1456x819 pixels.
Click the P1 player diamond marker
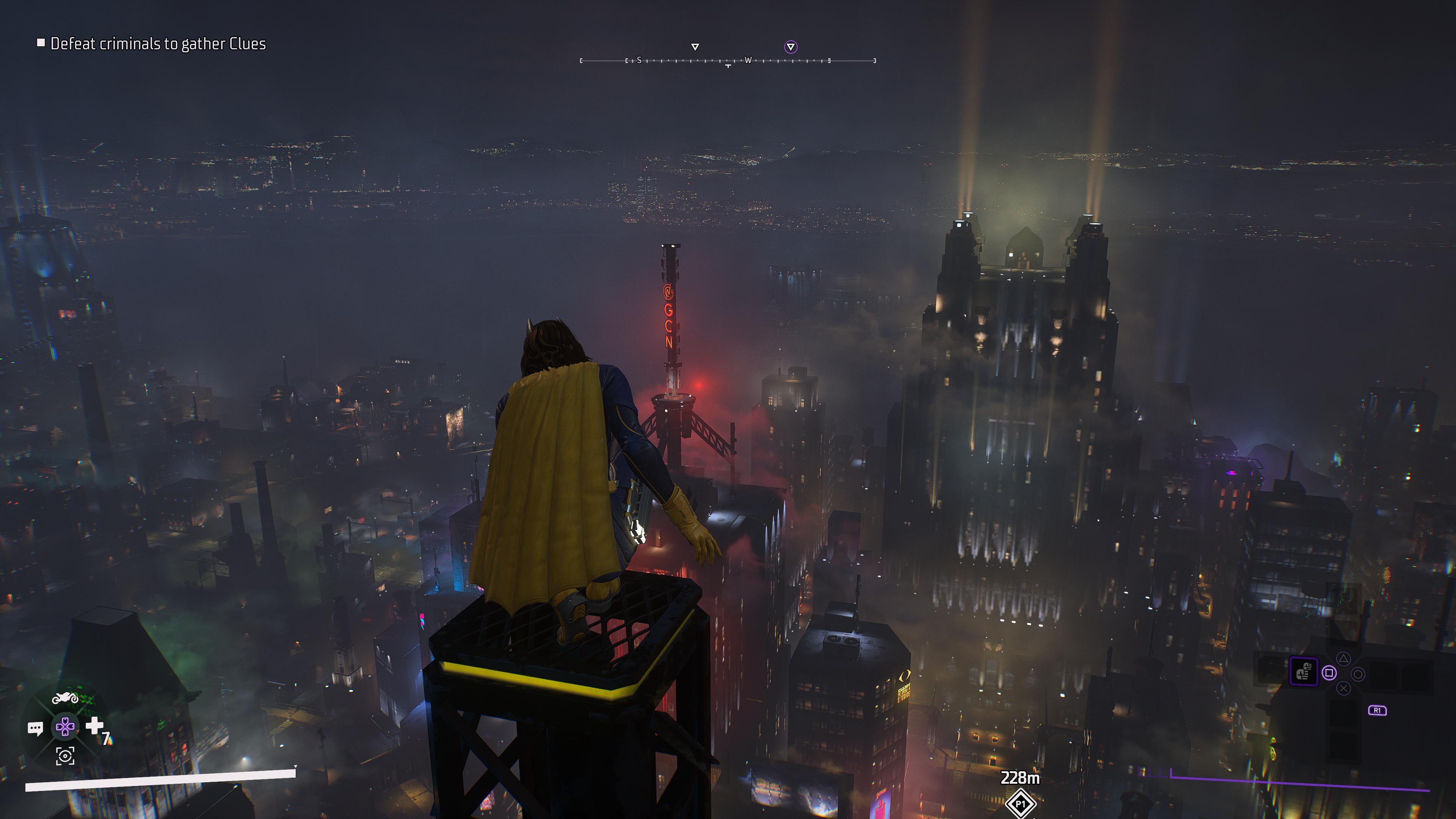pos(1020,803)
